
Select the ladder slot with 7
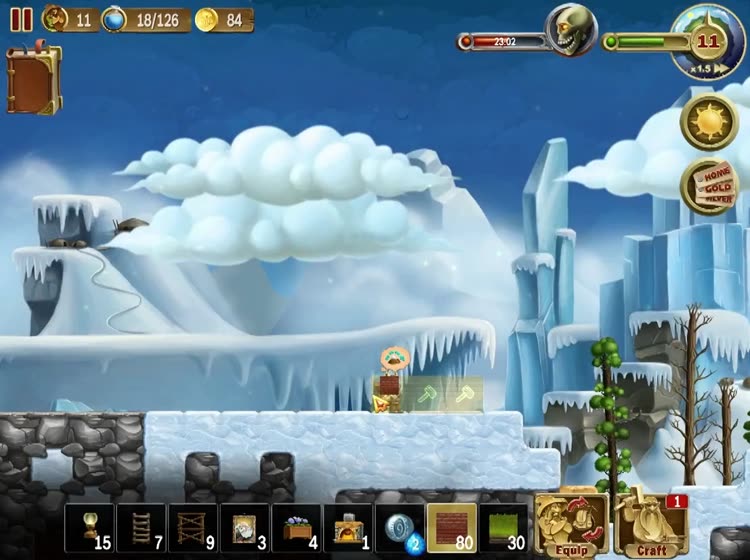pos(141,527)
